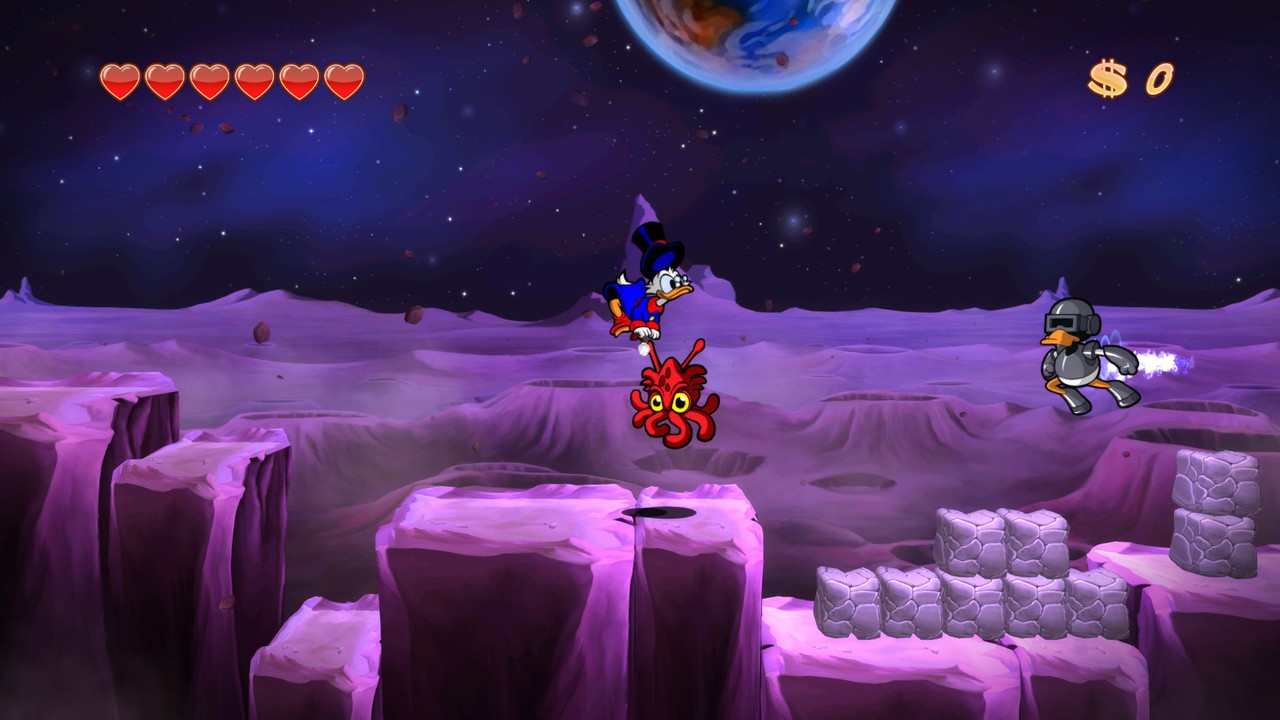1280x720 pixels.
Task: Click the last heart in the health row
Action: pyautogui.click(x=344, y=77)
